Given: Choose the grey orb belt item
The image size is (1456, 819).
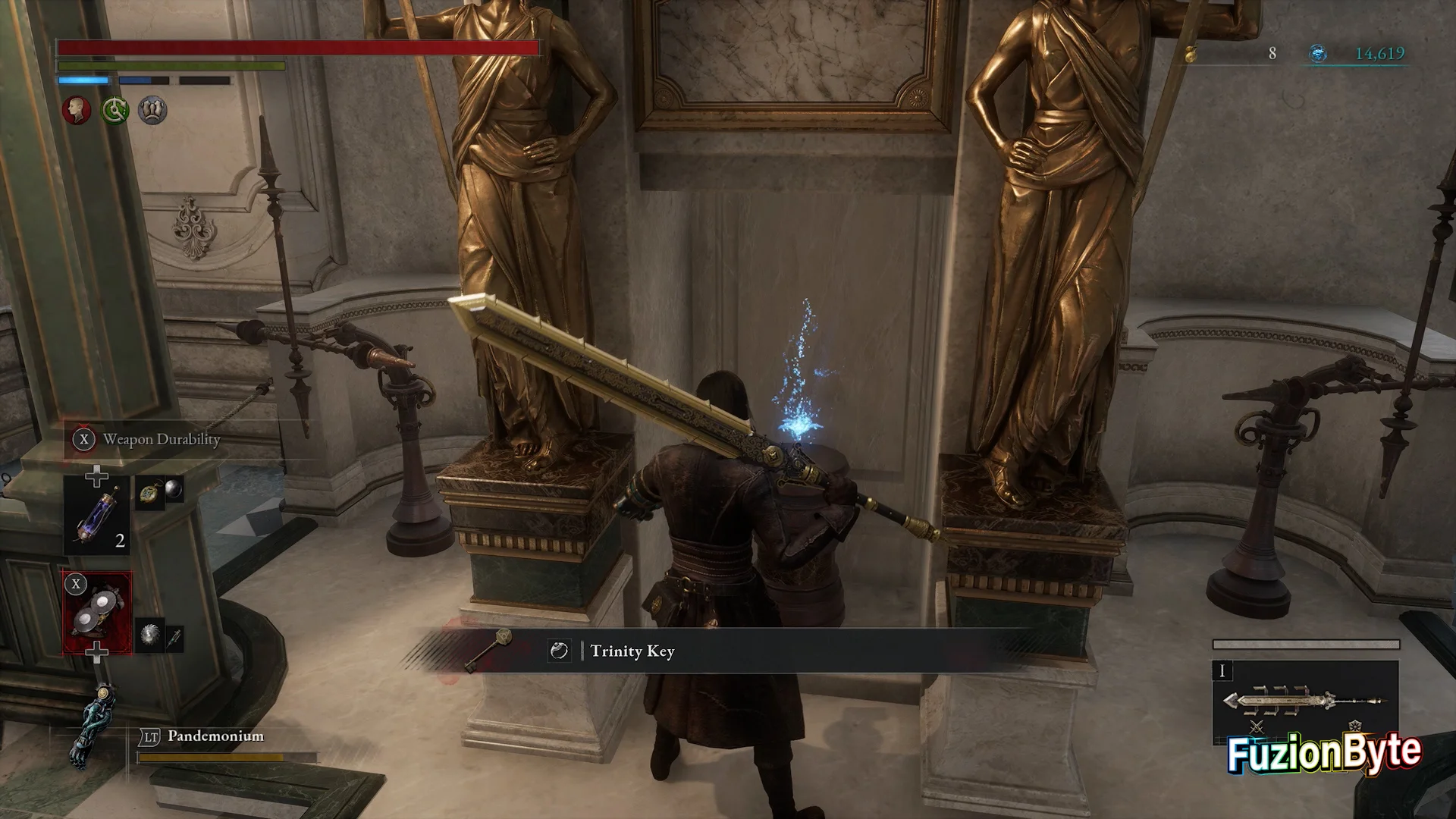Looking at the screenshot, I should click(x=174, y=490).
